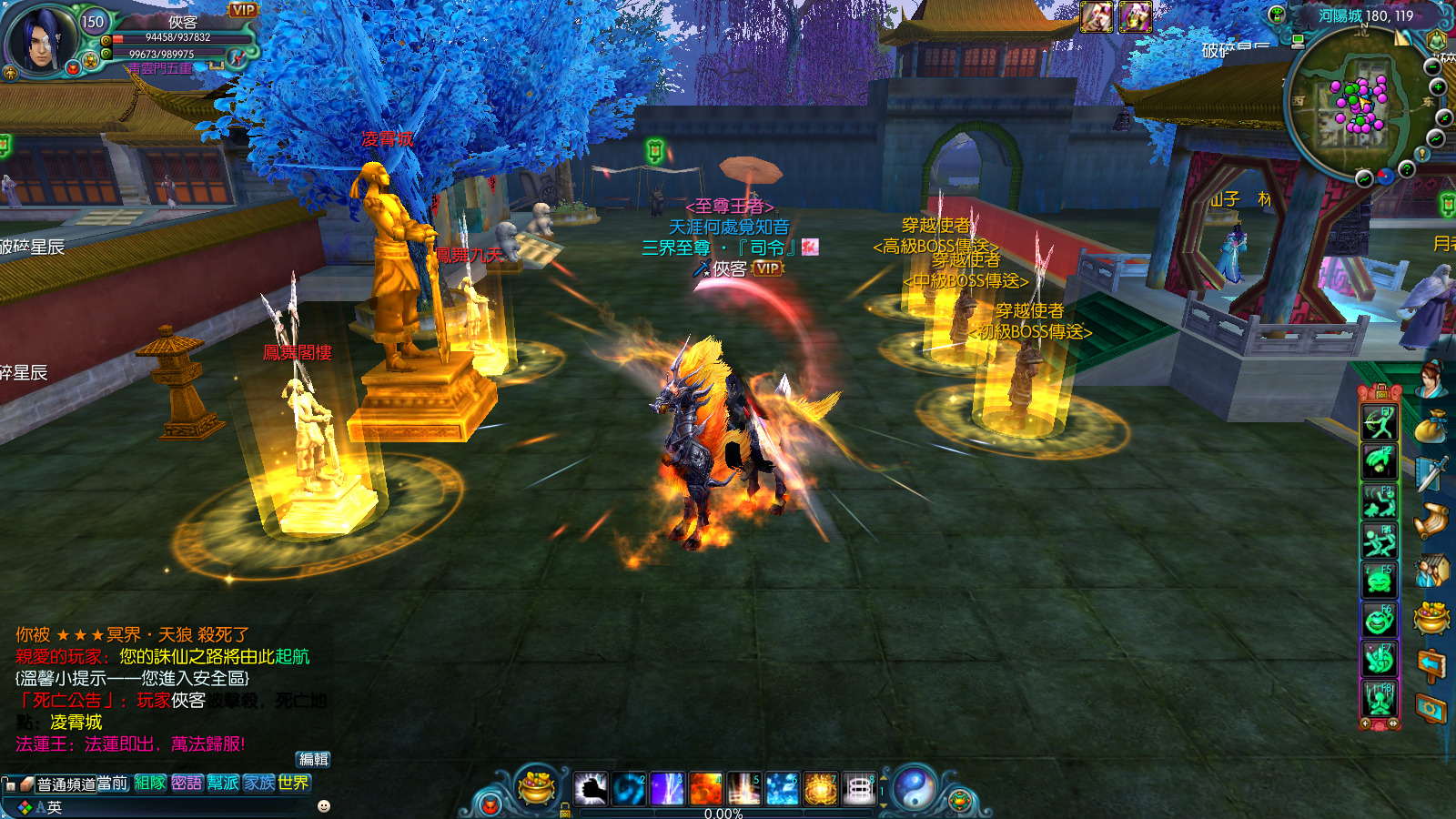Open the 幫派 guild chat channel
Viewport: 1456px width, 819px height.
[223, 783]
